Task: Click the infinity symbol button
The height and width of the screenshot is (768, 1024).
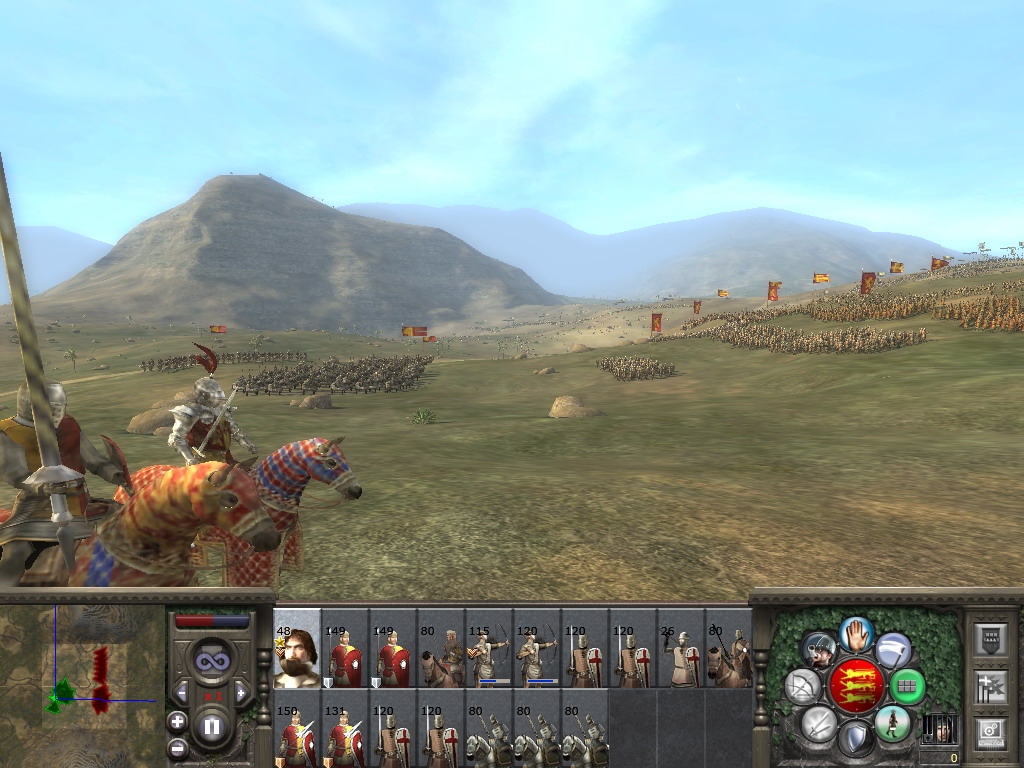Action: (212, 661)
